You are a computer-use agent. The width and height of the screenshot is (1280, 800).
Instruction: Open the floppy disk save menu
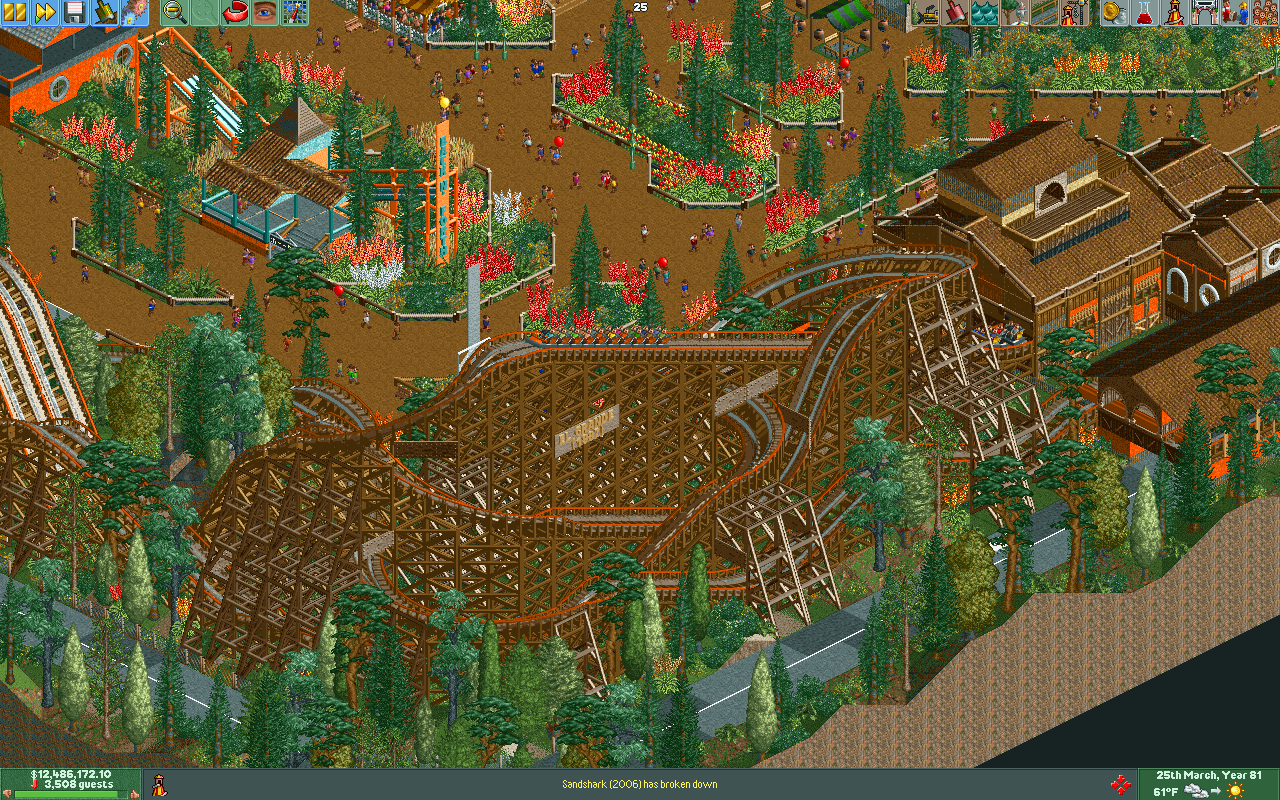click(x=74, y=12)
